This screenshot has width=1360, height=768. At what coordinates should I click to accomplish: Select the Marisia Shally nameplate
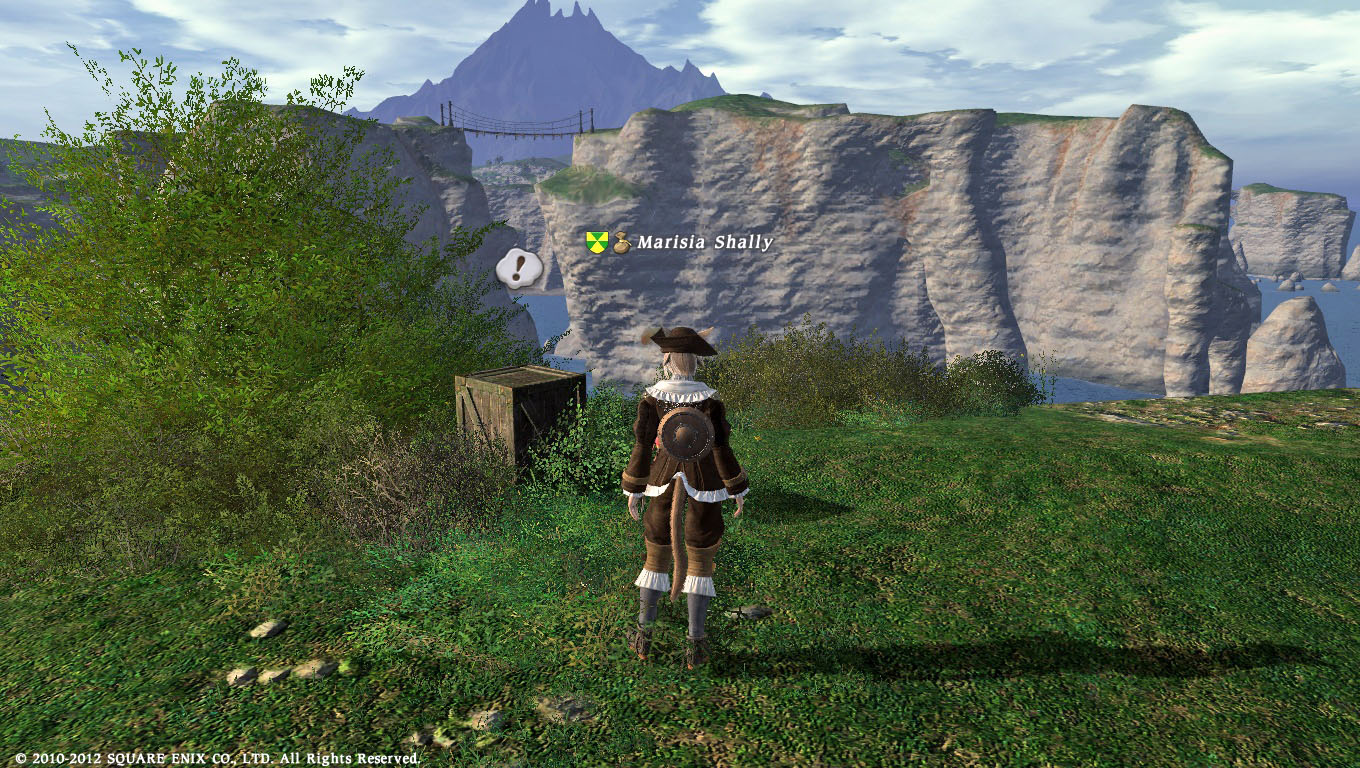(704, 242)
